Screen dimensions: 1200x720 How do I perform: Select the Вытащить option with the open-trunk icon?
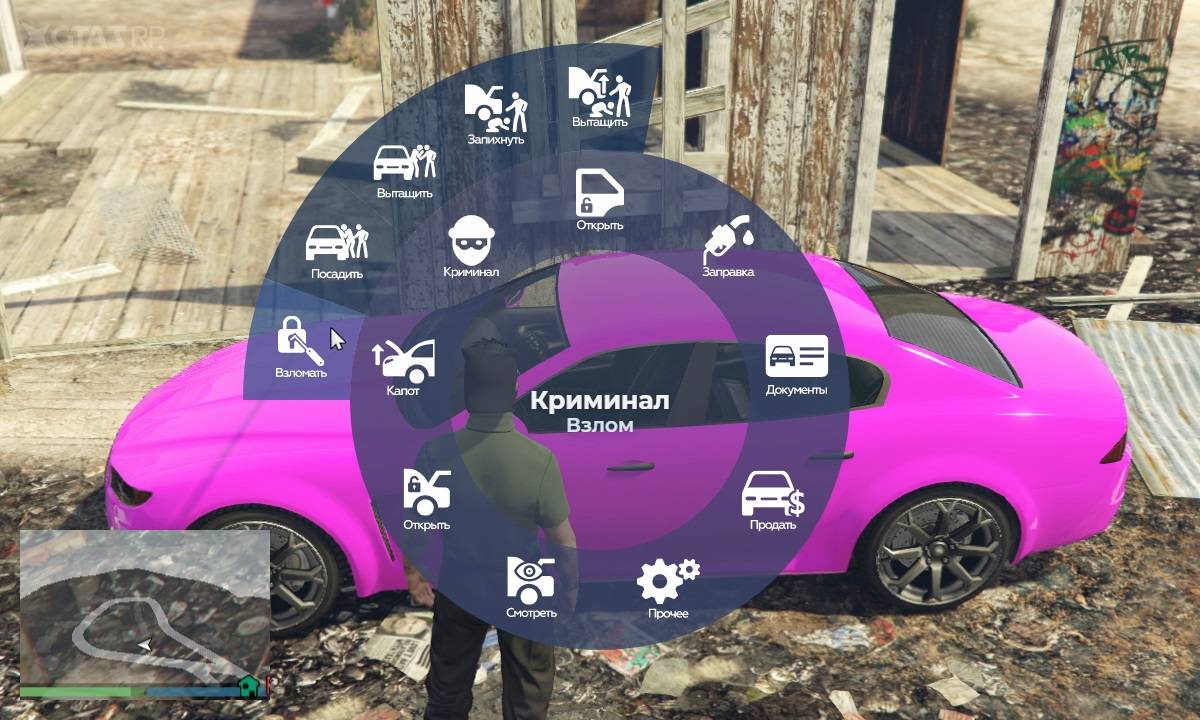(x=599, y=93)
